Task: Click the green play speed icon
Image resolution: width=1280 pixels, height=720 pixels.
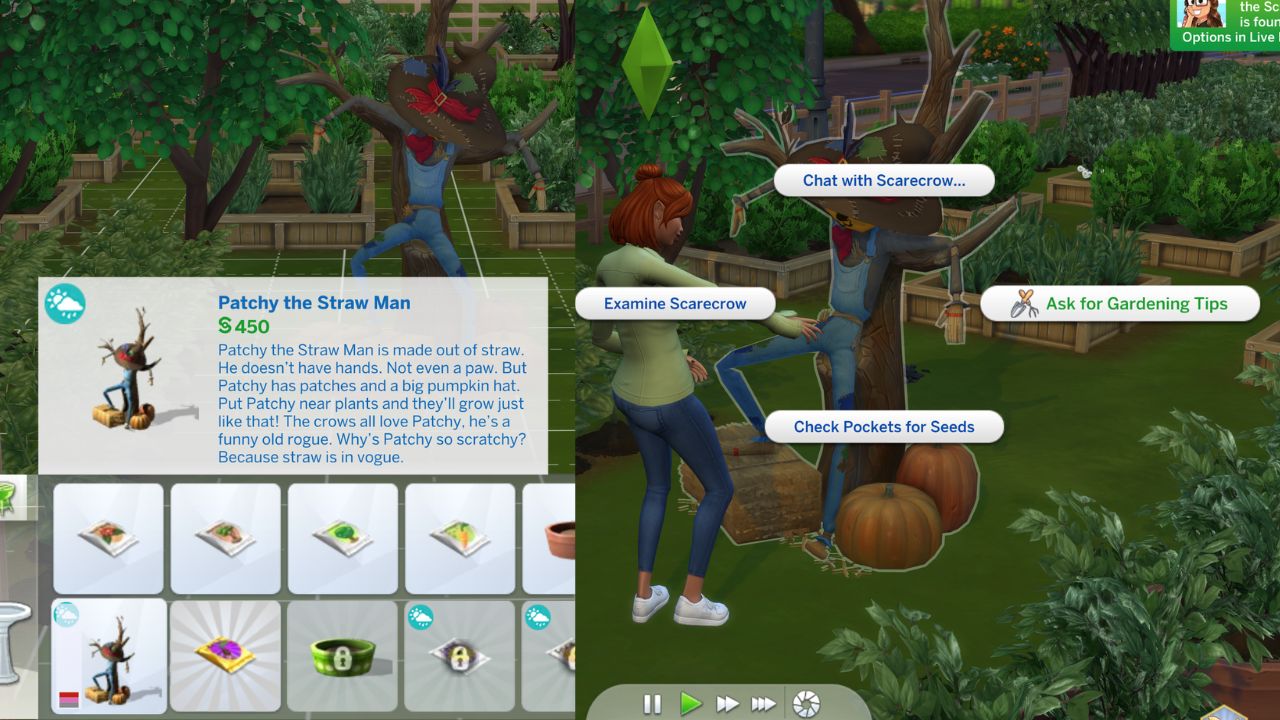Action: (x=690, y=704)
